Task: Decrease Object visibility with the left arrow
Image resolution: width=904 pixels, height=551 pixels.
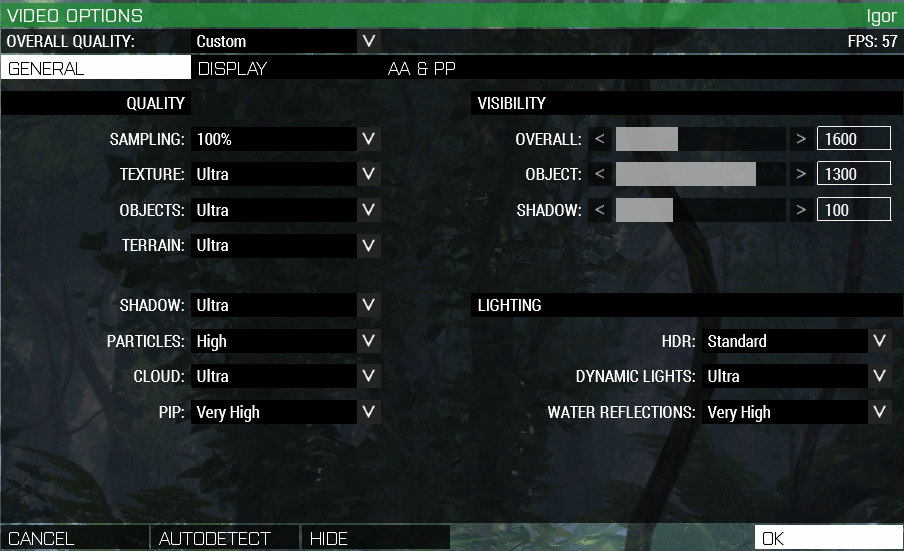Action: [600, 174]
